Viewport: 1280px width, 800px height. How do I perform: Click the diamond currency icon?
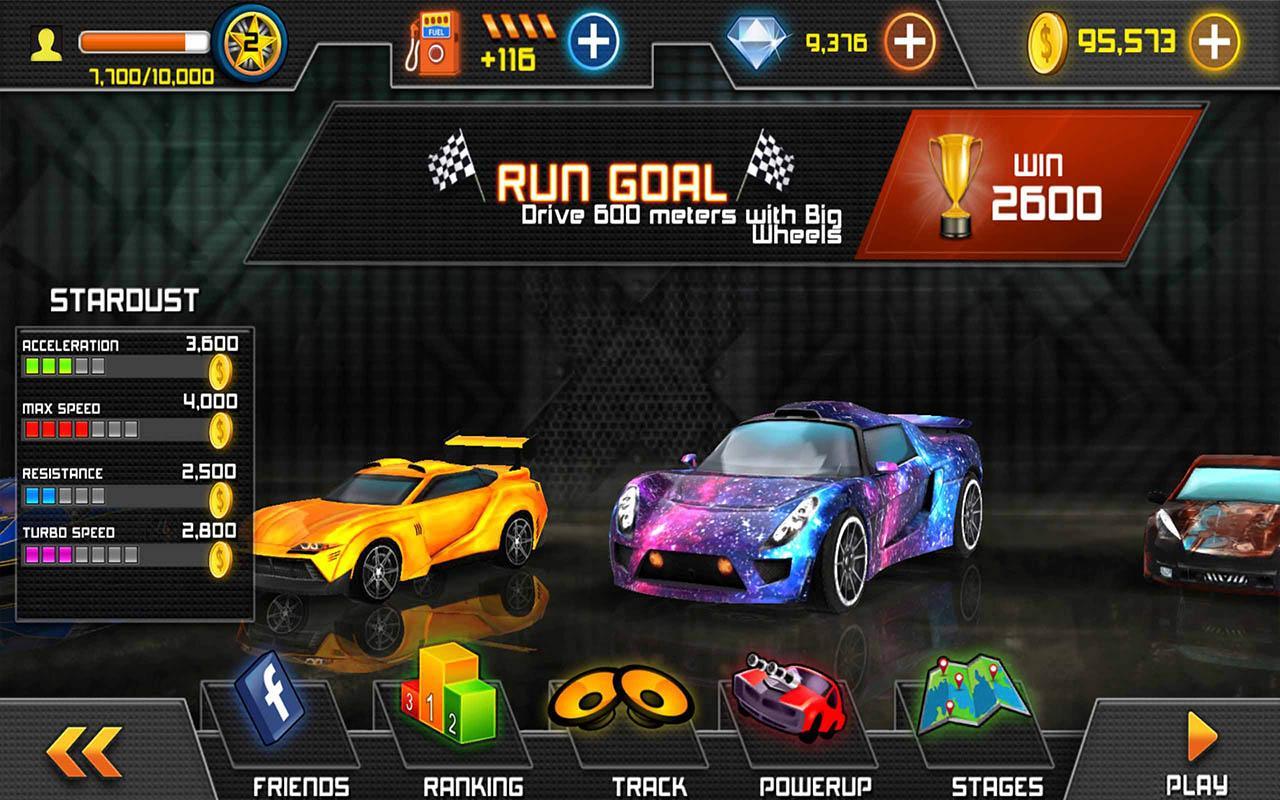pos(757,42)
